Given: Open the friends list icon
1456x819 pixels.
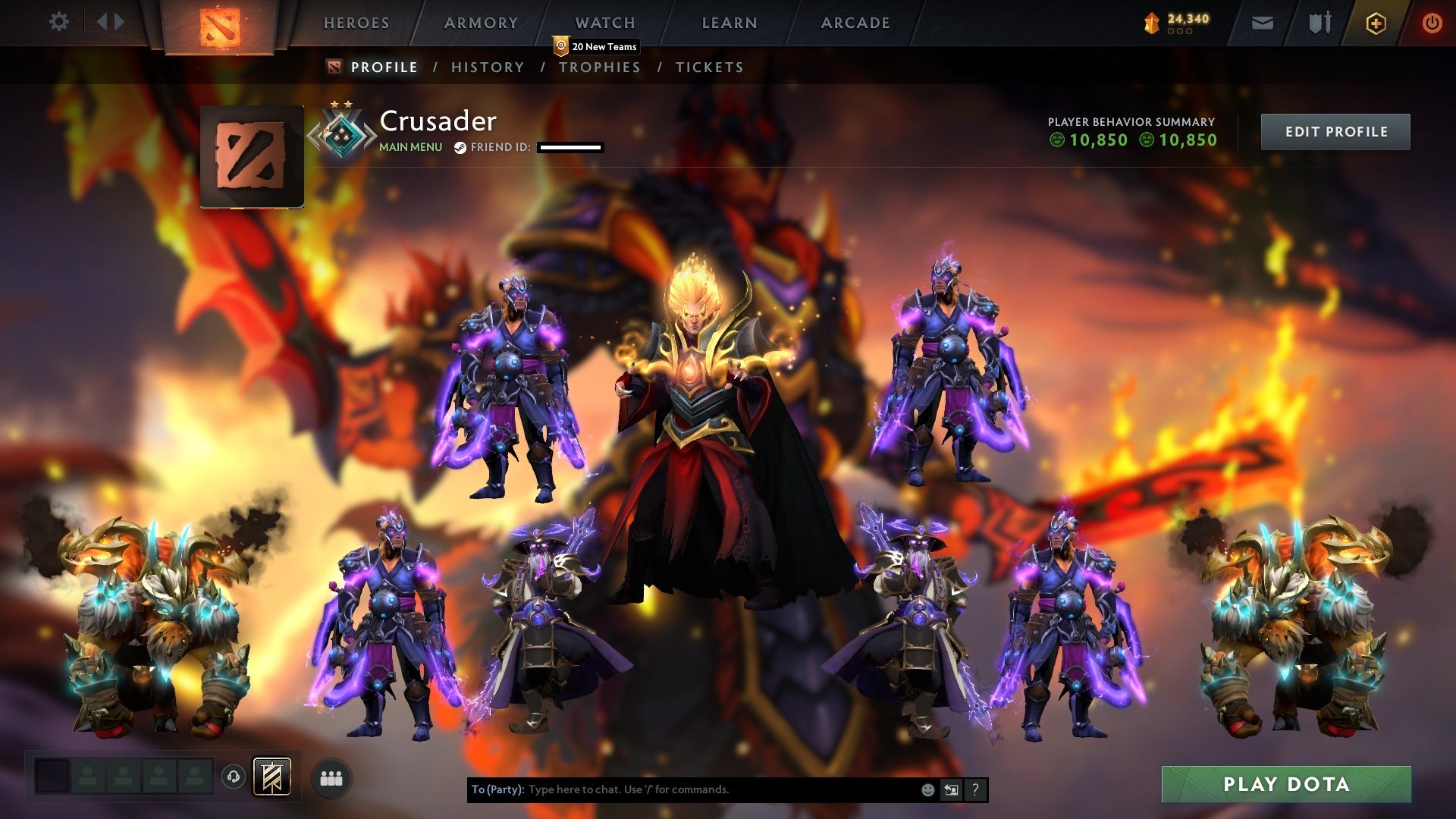Looking at the screenshot, I should pyautogui.click(x=331, y=779).
